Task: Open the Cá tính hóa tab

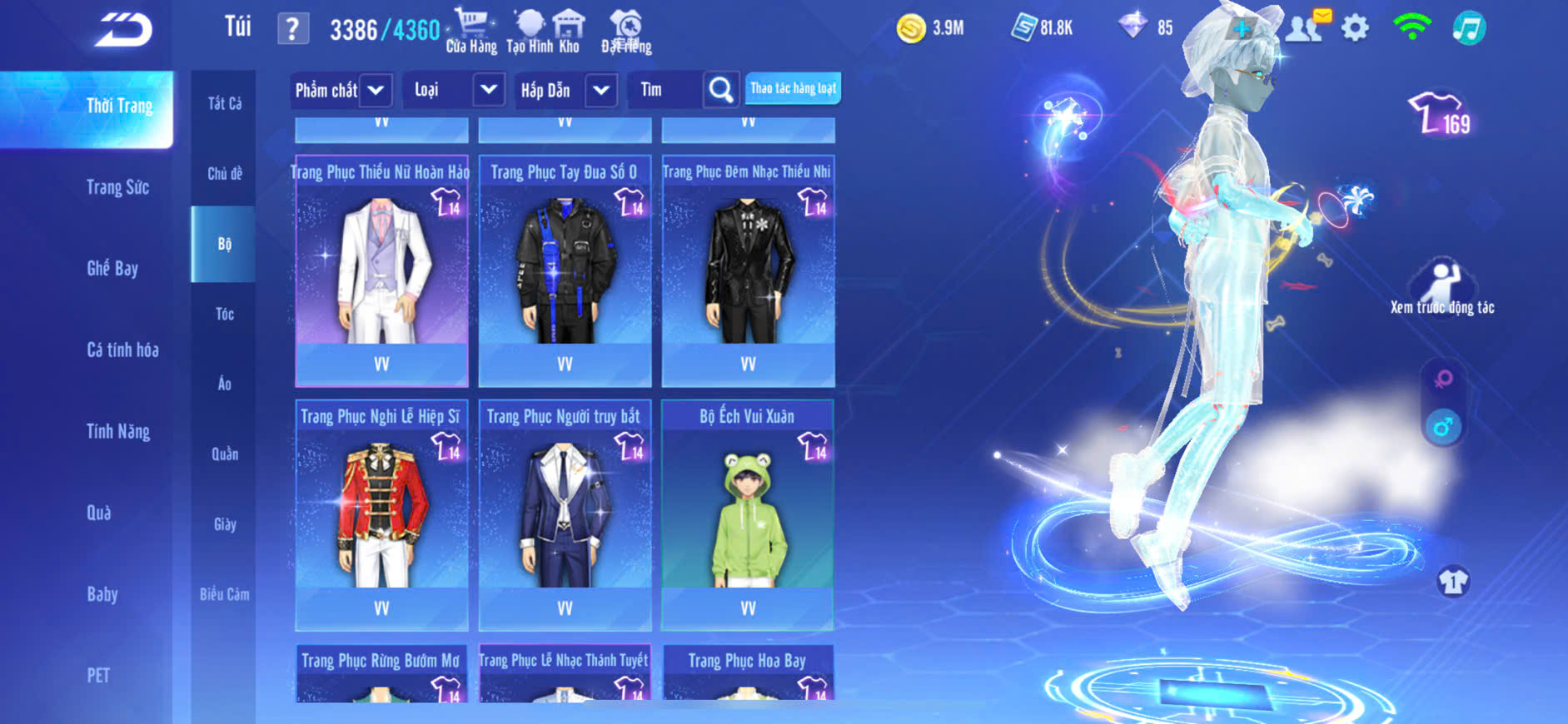Action: tap(122, 350)
